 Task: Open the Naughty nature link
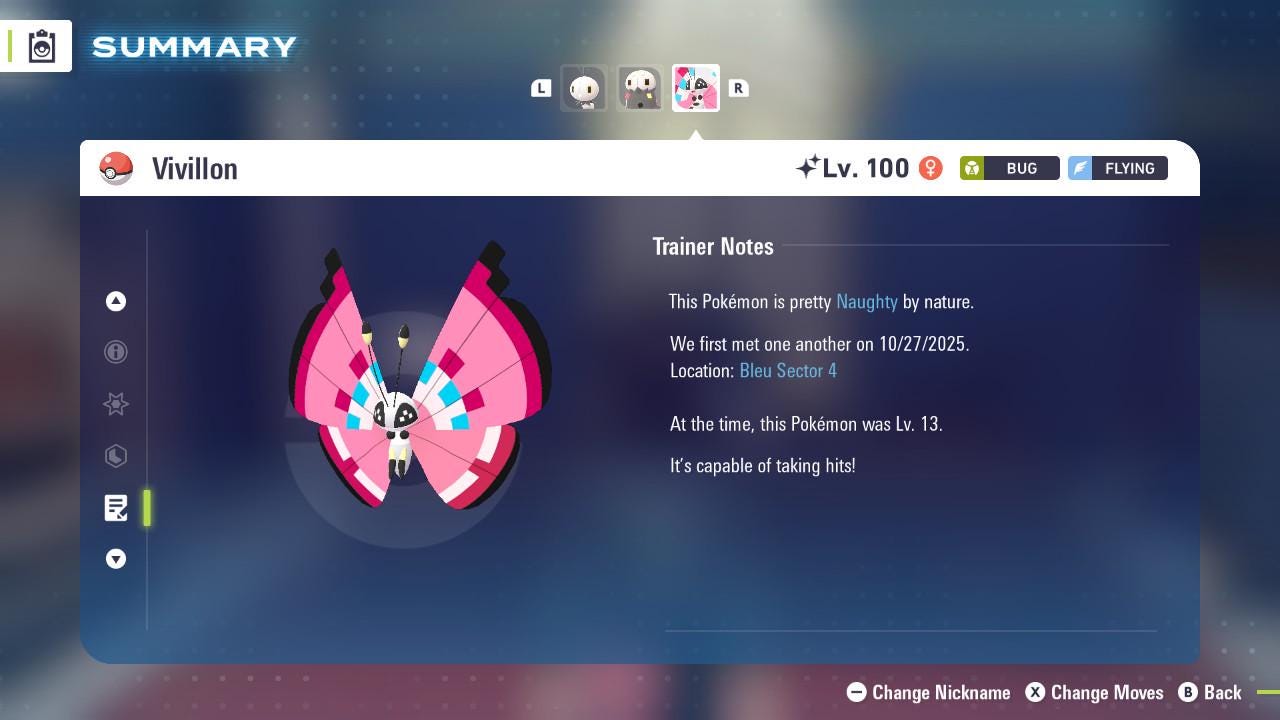pyautogui.click(x=866, y=301)
